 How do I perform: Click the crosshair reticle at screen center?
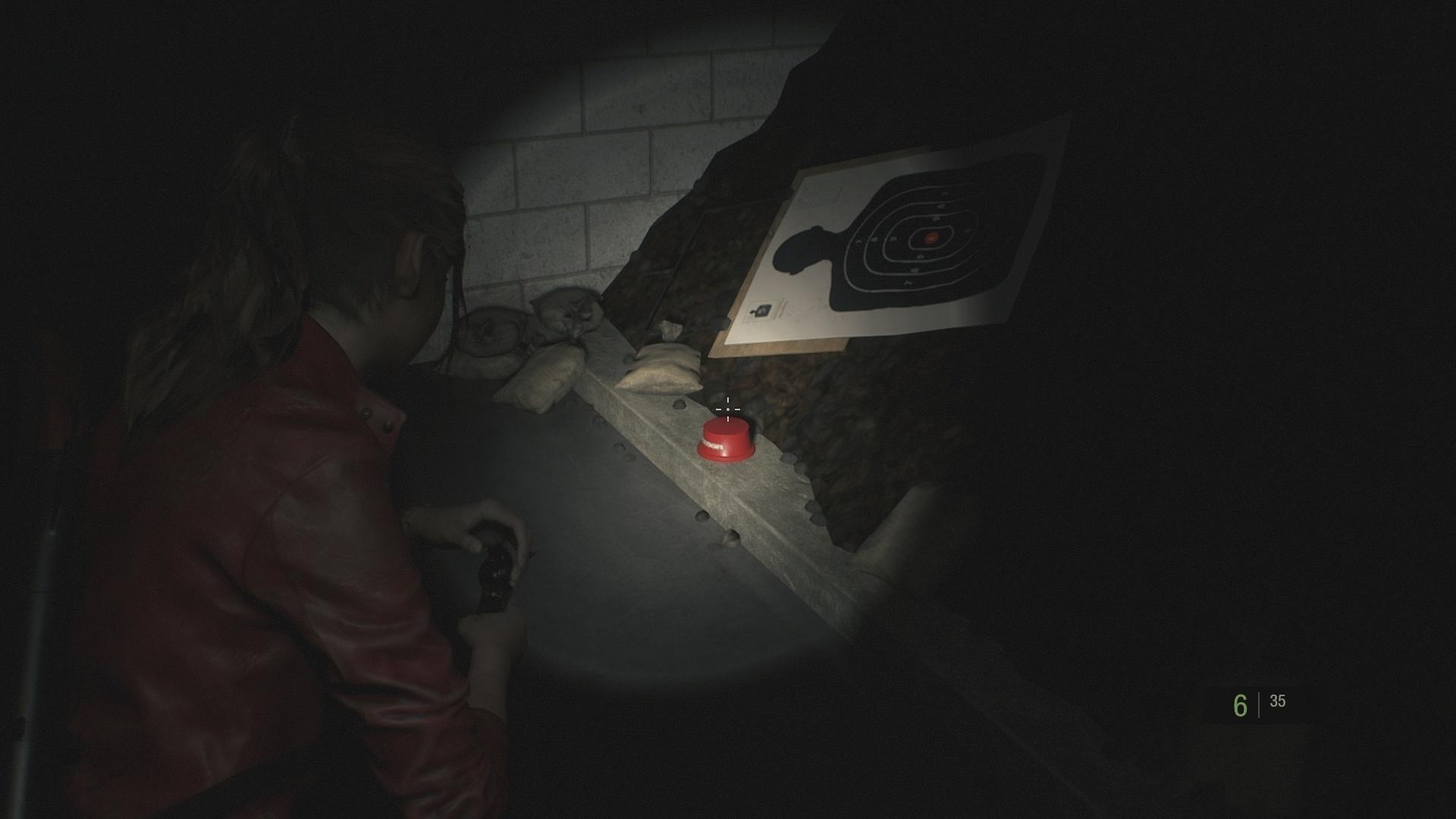727,409
